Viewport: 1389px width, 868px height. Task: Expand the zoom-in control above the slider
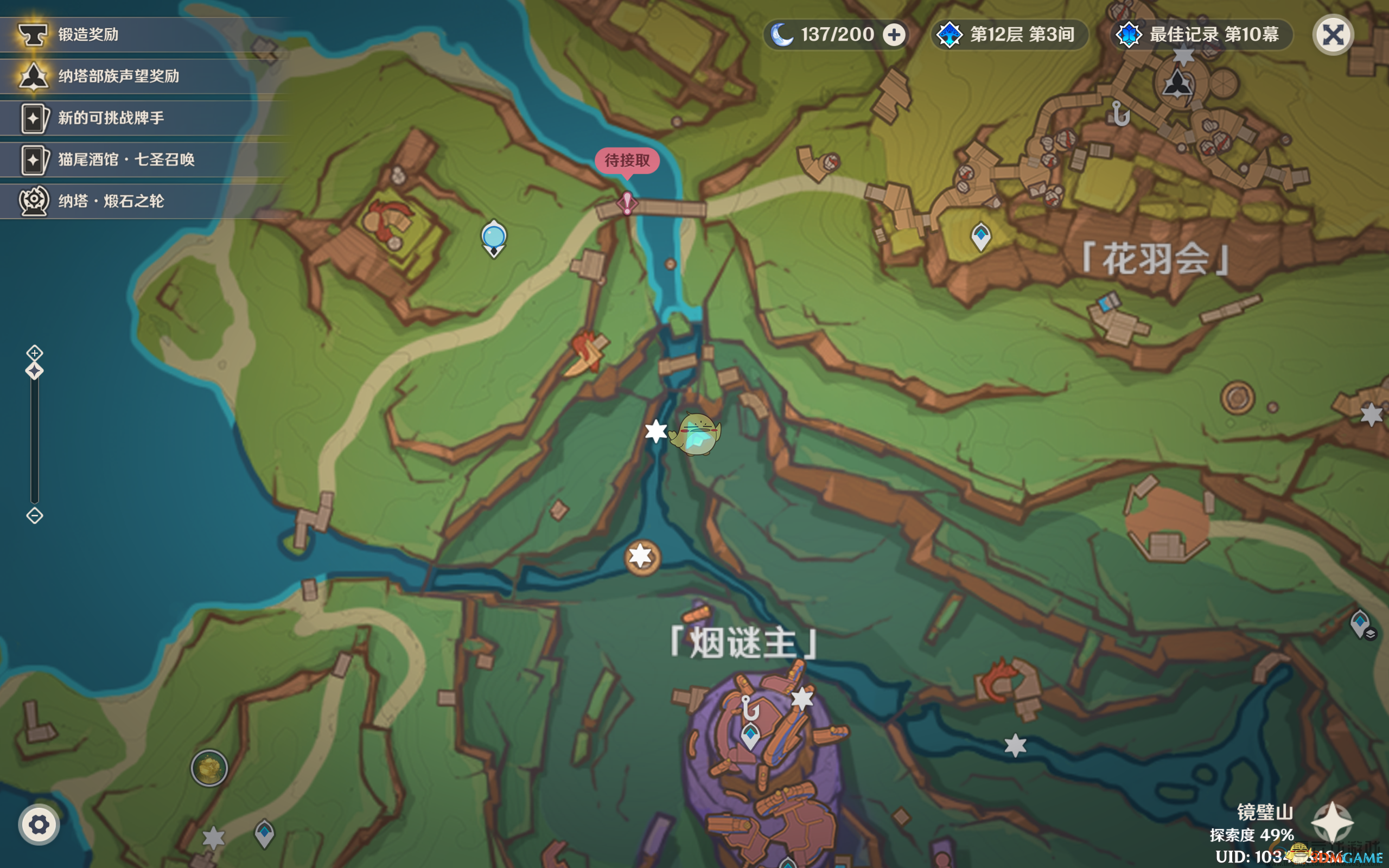tap(34, 353)
